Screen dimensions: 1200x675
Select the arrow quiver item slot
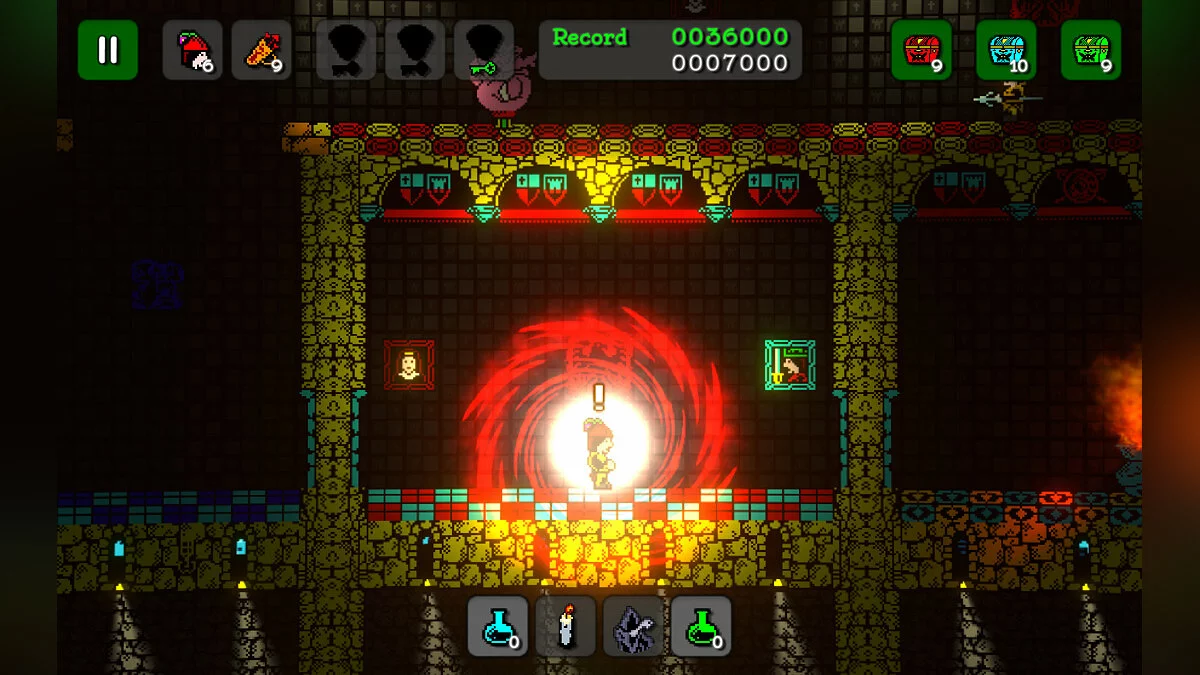coord(261,50)
